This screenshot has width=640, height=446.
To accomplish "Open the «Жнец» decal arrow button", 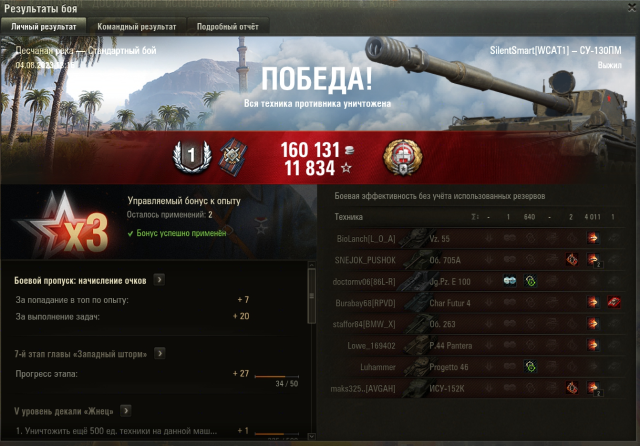I will tap(126, 410).
